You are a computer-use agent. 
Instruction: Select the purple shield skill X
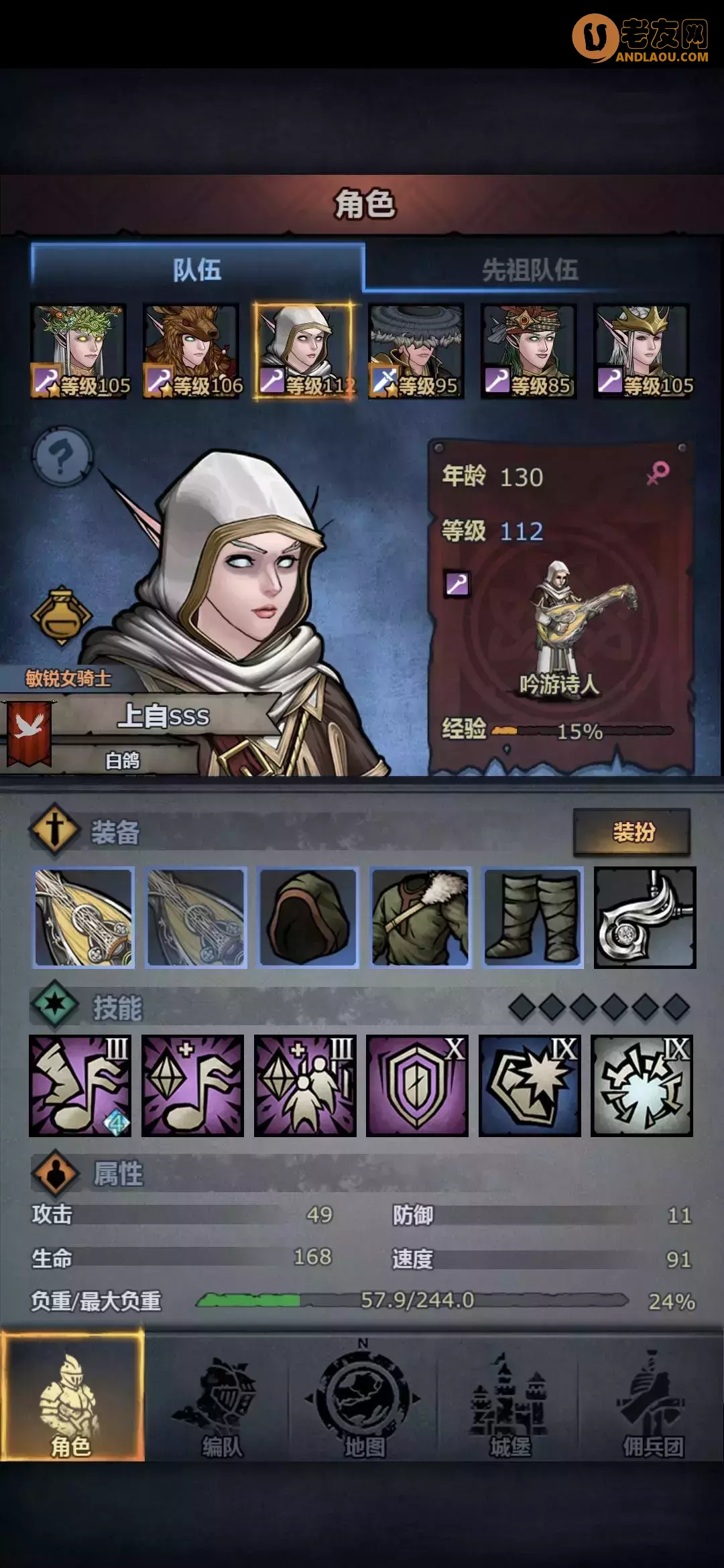(x=417, y=1086)
